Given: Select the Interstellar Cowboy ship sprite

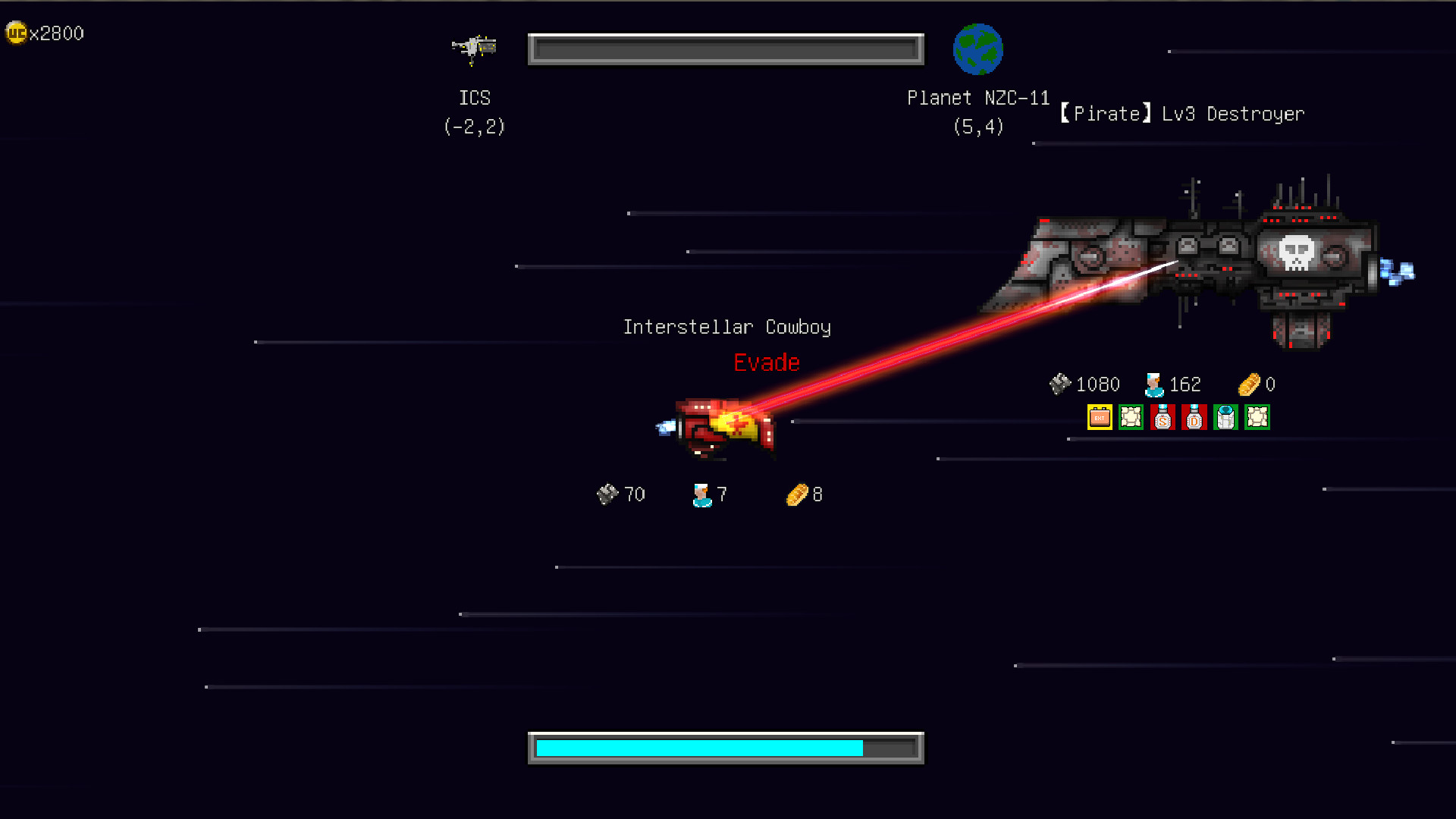Looking at the screenshot, I should pyautogui.click(x=720, y=425).
